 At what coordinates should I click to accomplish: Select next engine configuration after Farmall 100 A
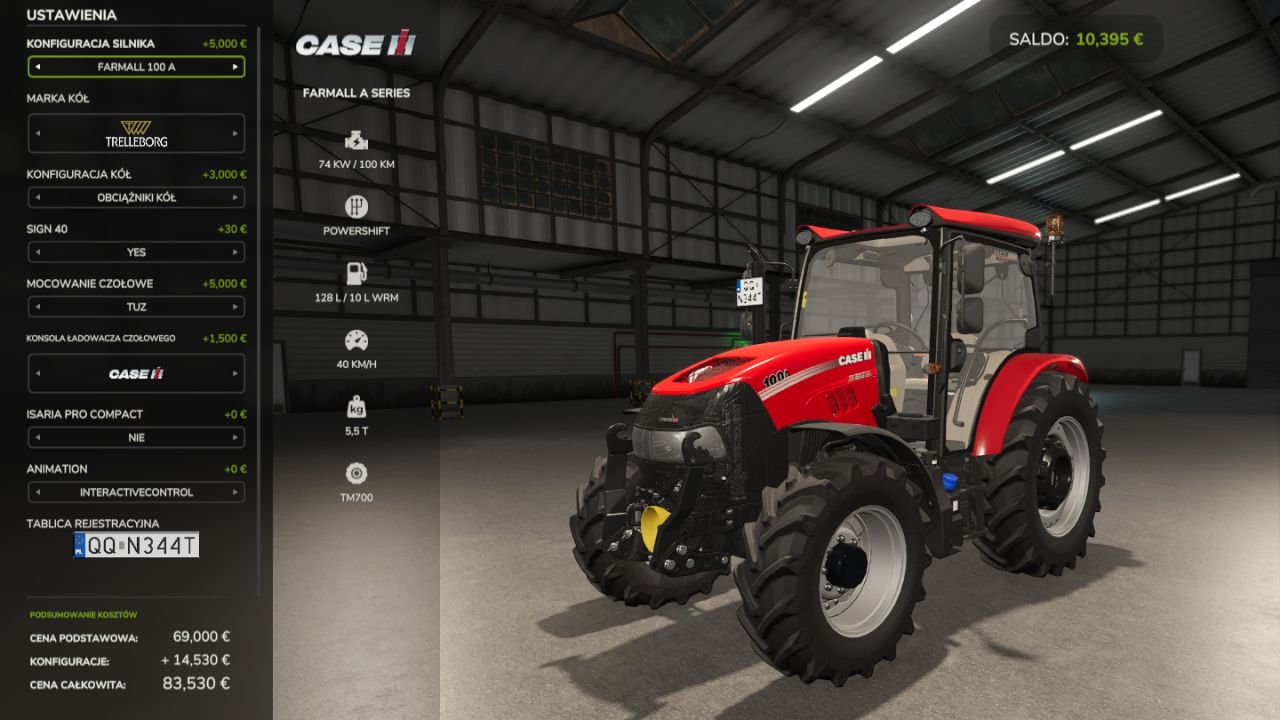click(x=235, y=67)
